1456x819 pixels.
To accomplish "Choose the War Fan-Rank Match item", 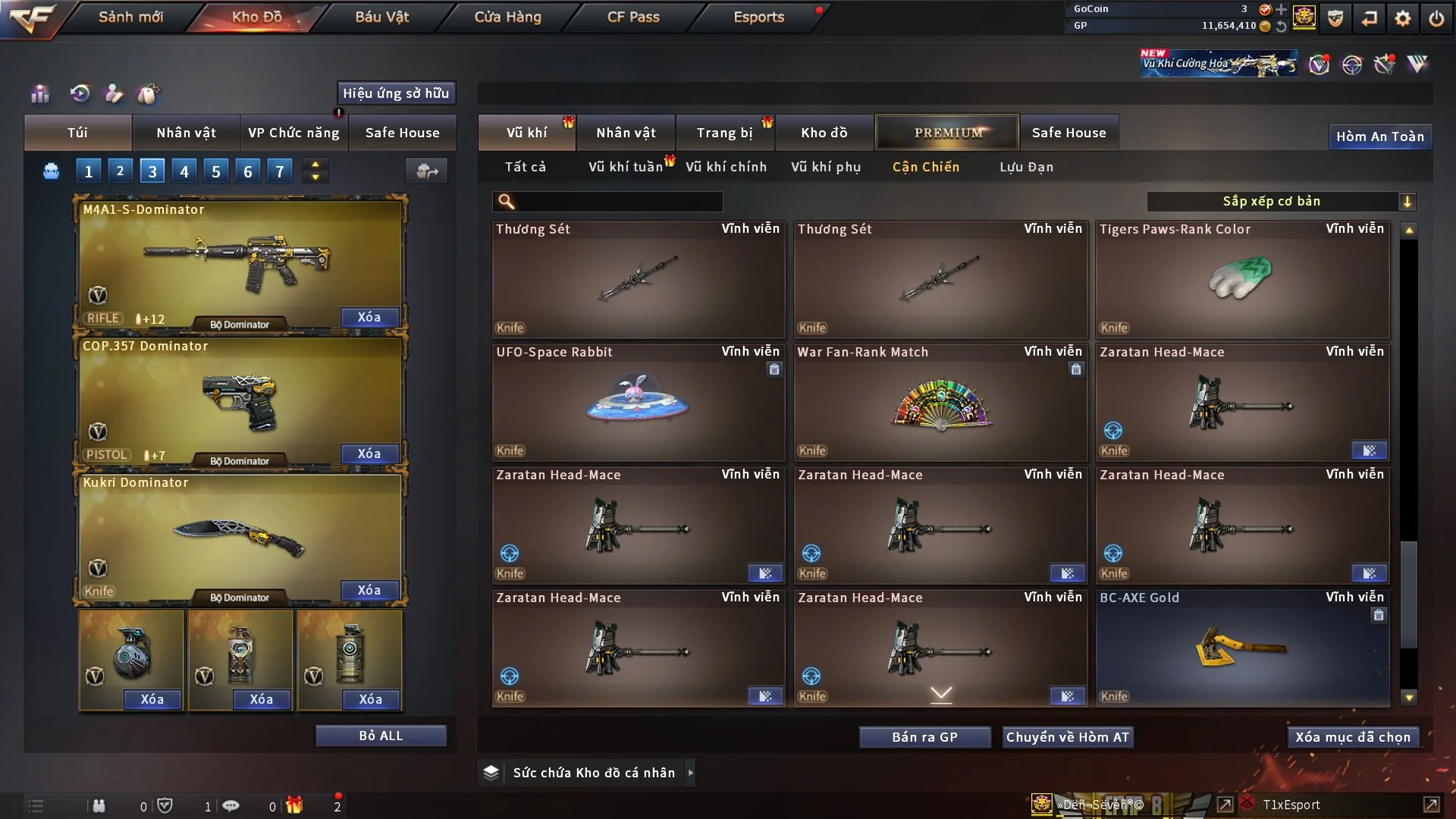I will pyautogui.click(x=940, y=402).
